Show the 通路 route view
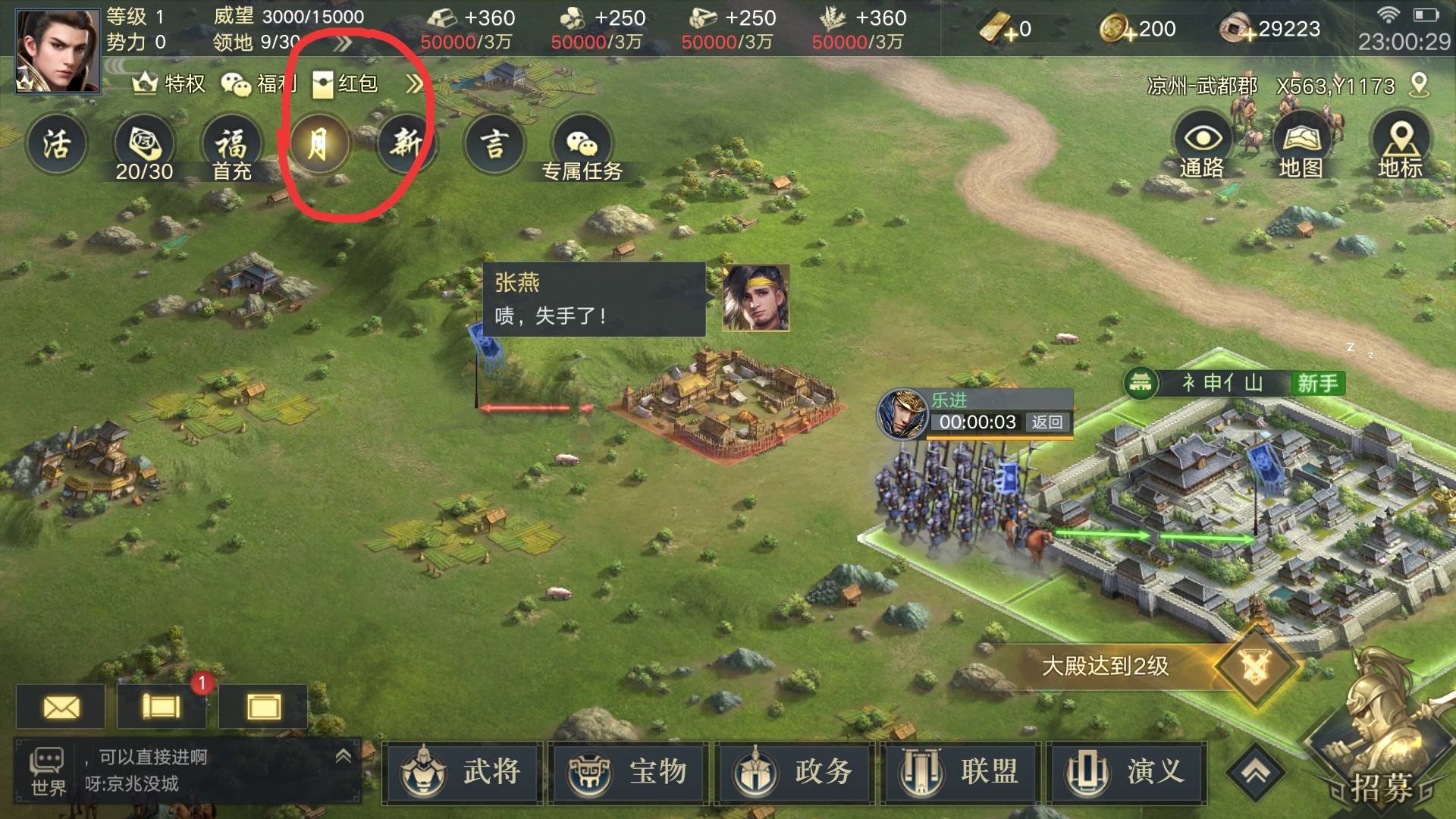The image size is (1456, 819). click(x=1202, y=146)
